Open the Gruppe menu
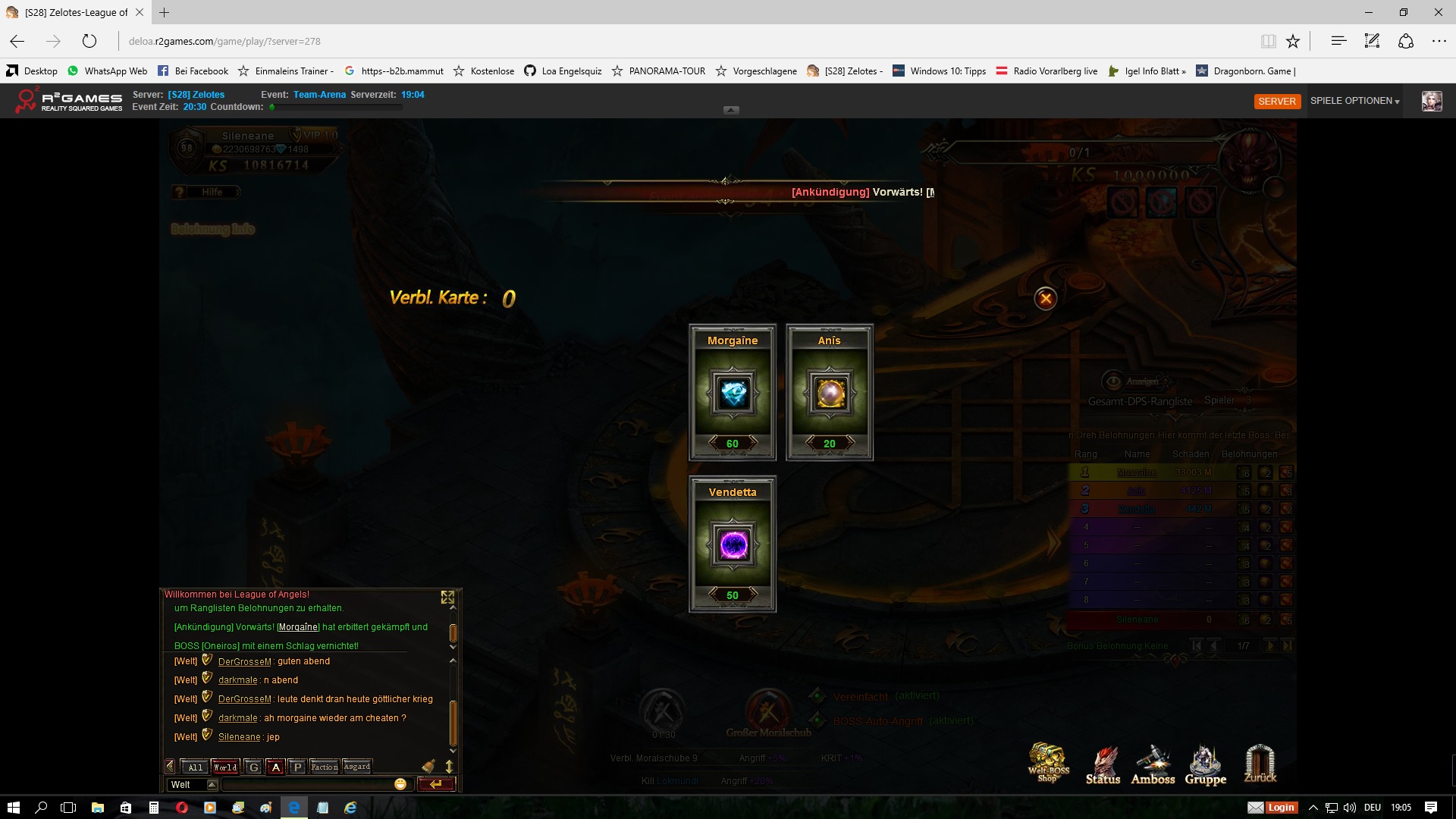 1205,764
